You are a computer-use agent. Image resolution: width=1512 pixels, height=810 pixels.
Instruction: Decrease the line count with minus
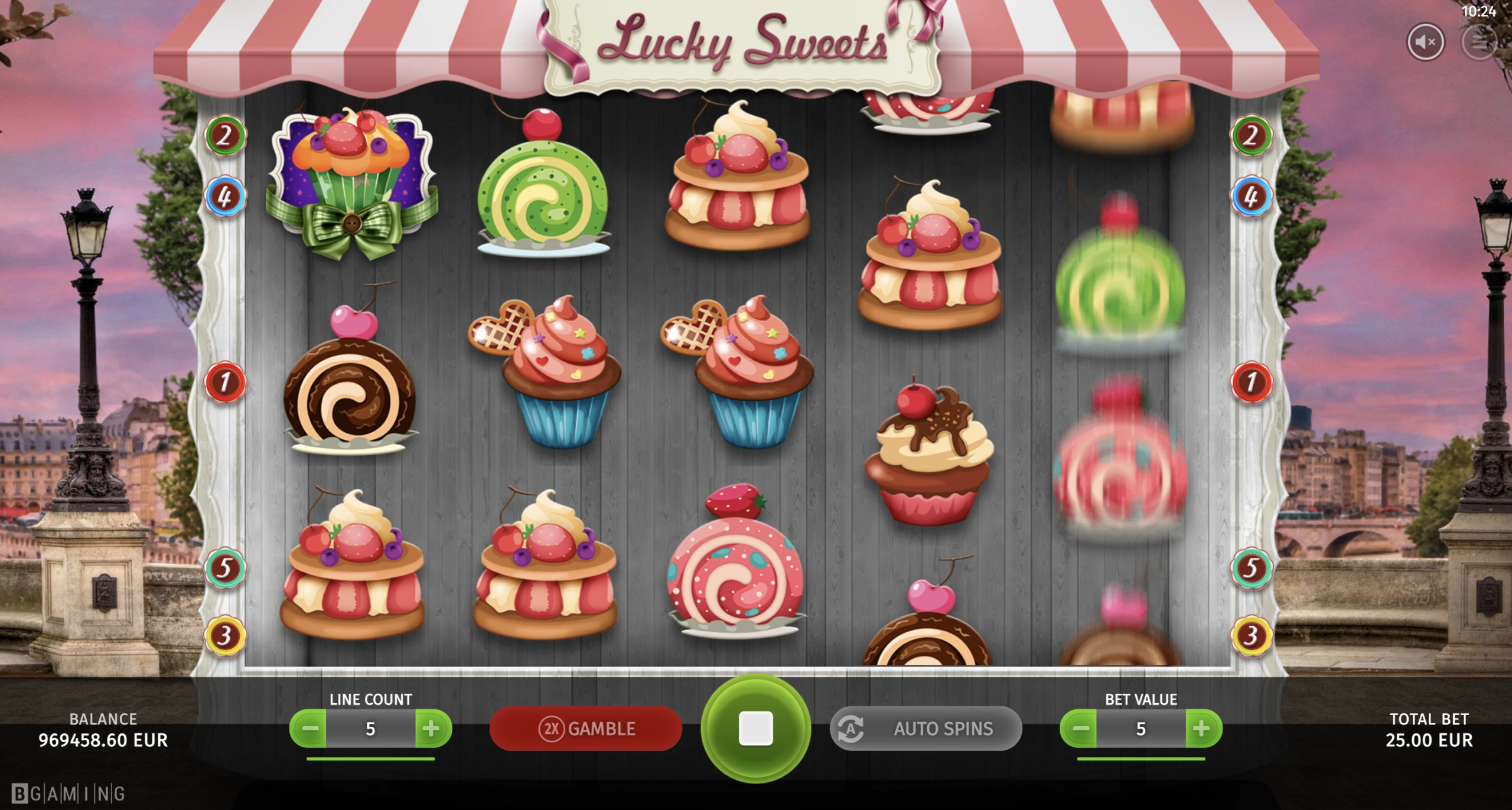pyautogui.click(x=309, y=729)
